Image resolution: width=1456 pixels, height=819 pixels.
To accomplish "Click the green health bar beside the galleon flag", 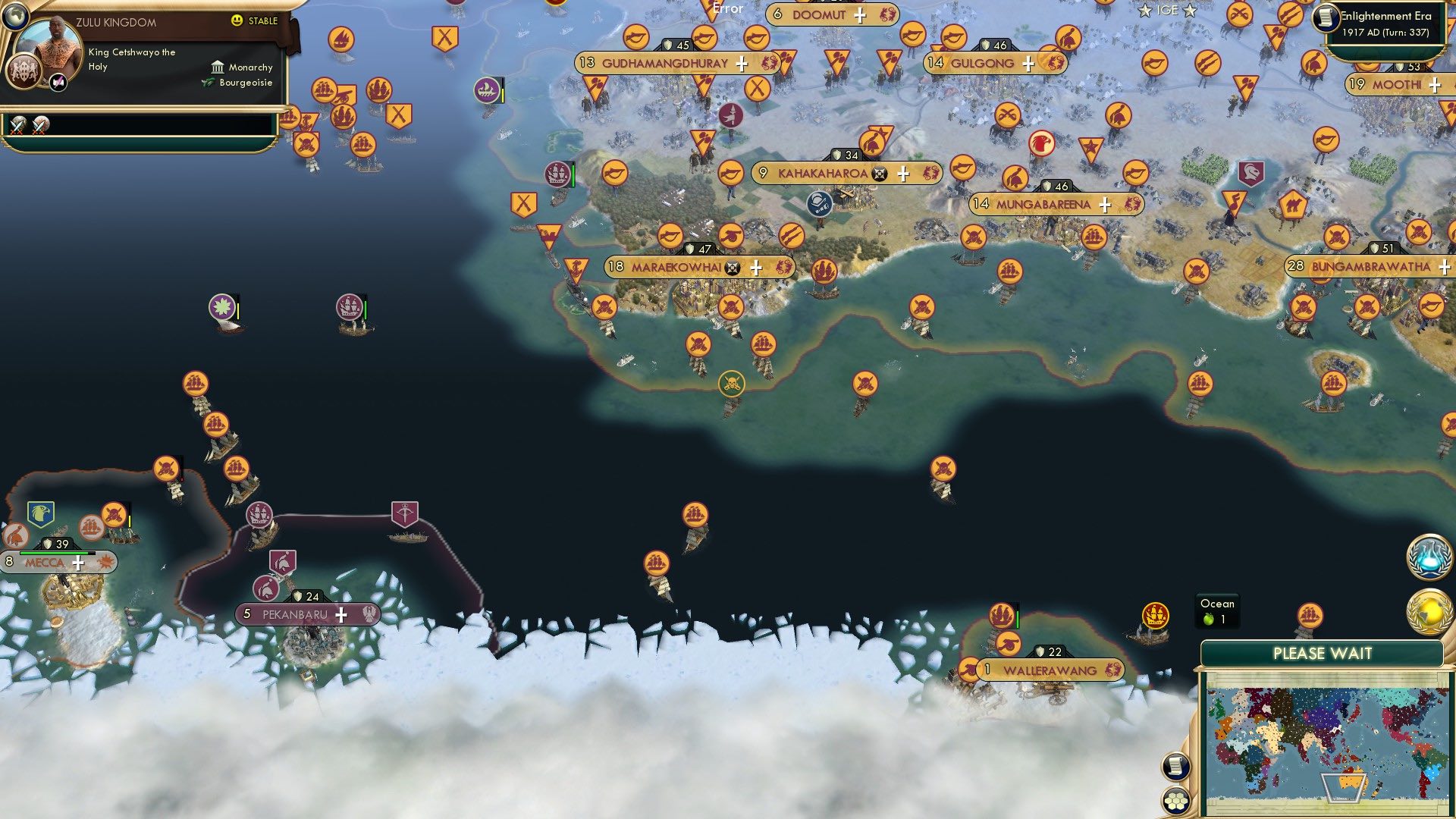I will [x=366, y=309].
